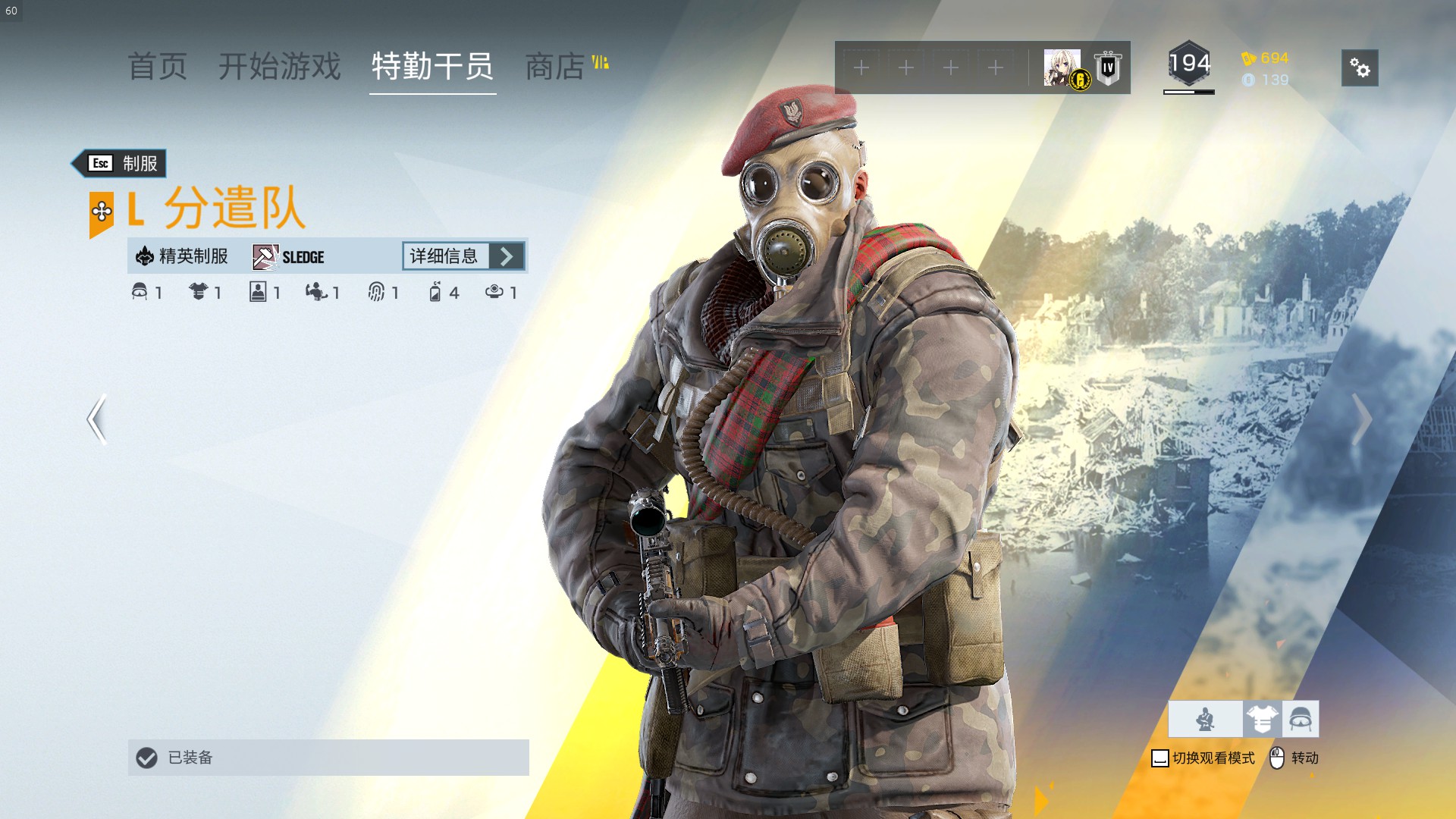Switch to the 特勤干员 operators tab
Image resolution: width=1456 pixels, height=819 pixels.
pyautogui.click(x=432, y=67)
